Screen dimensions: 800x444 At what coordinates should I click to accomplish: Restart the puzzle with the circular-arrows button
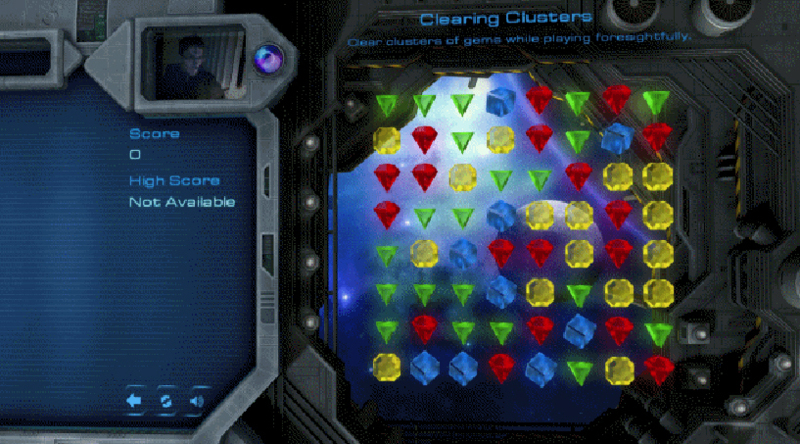pyautogui.click(x=167, y=401)
